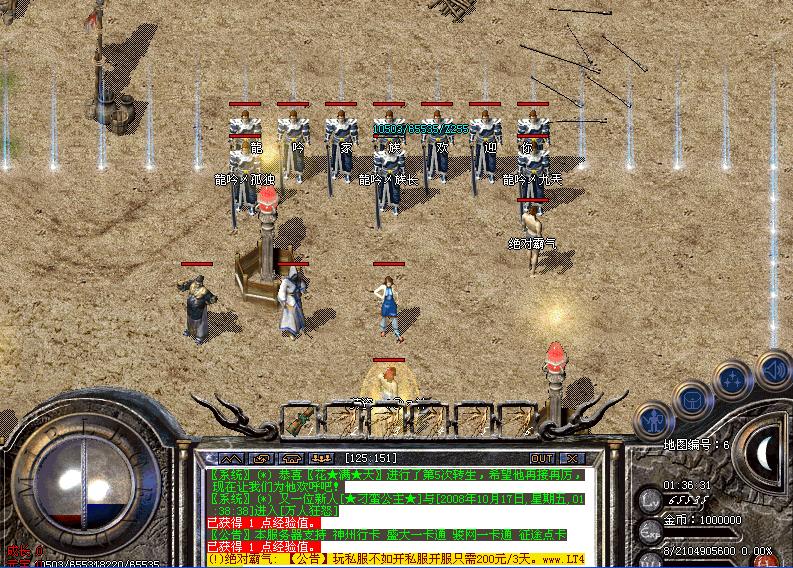The width and height of the screenshot is (793, 568).
Task: Click the mountain-shaped button above chat
Action: [231, 459]
